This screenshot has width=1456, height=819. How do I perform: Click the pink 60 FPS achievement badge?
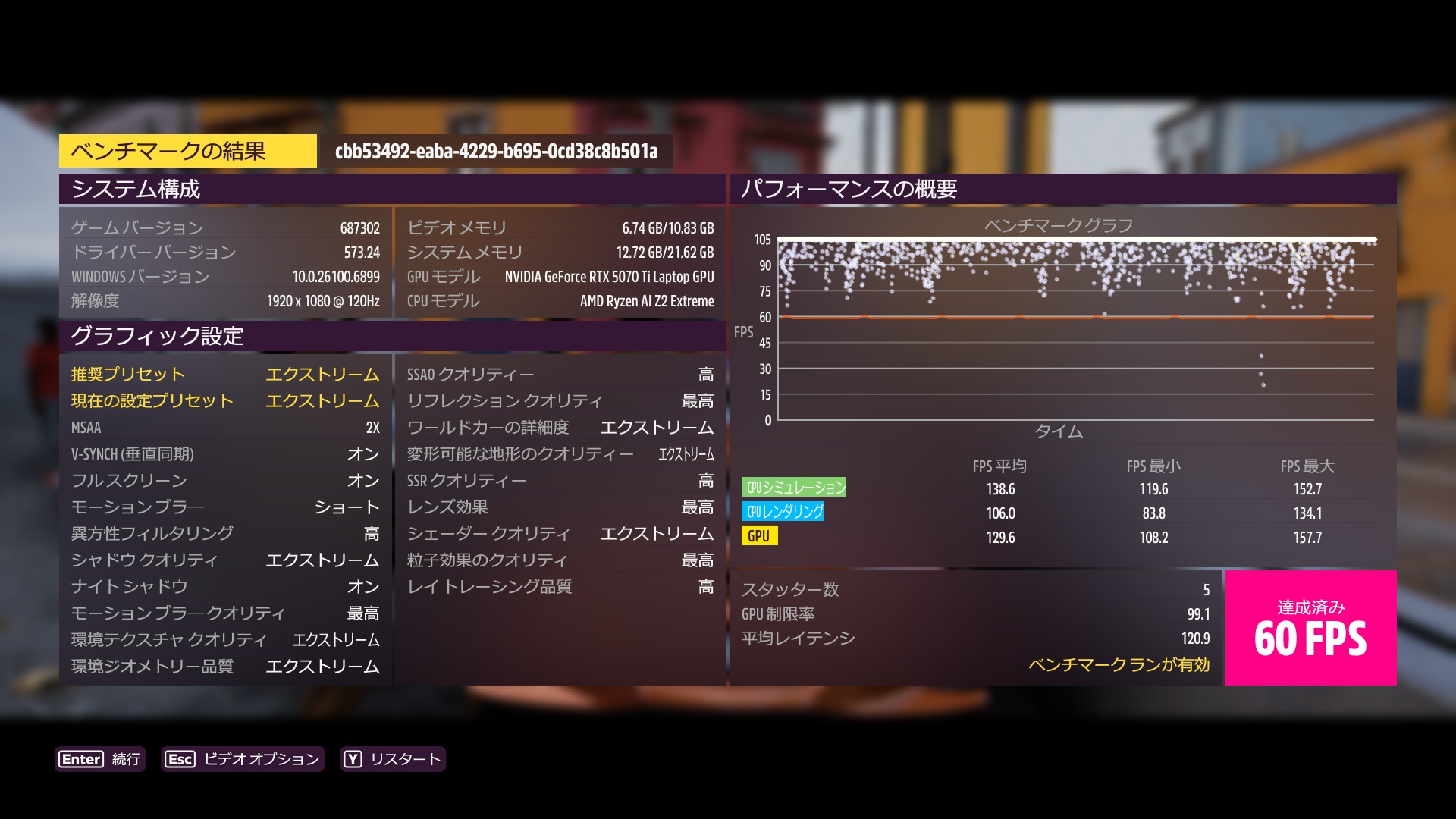[x=1310, y=629]
